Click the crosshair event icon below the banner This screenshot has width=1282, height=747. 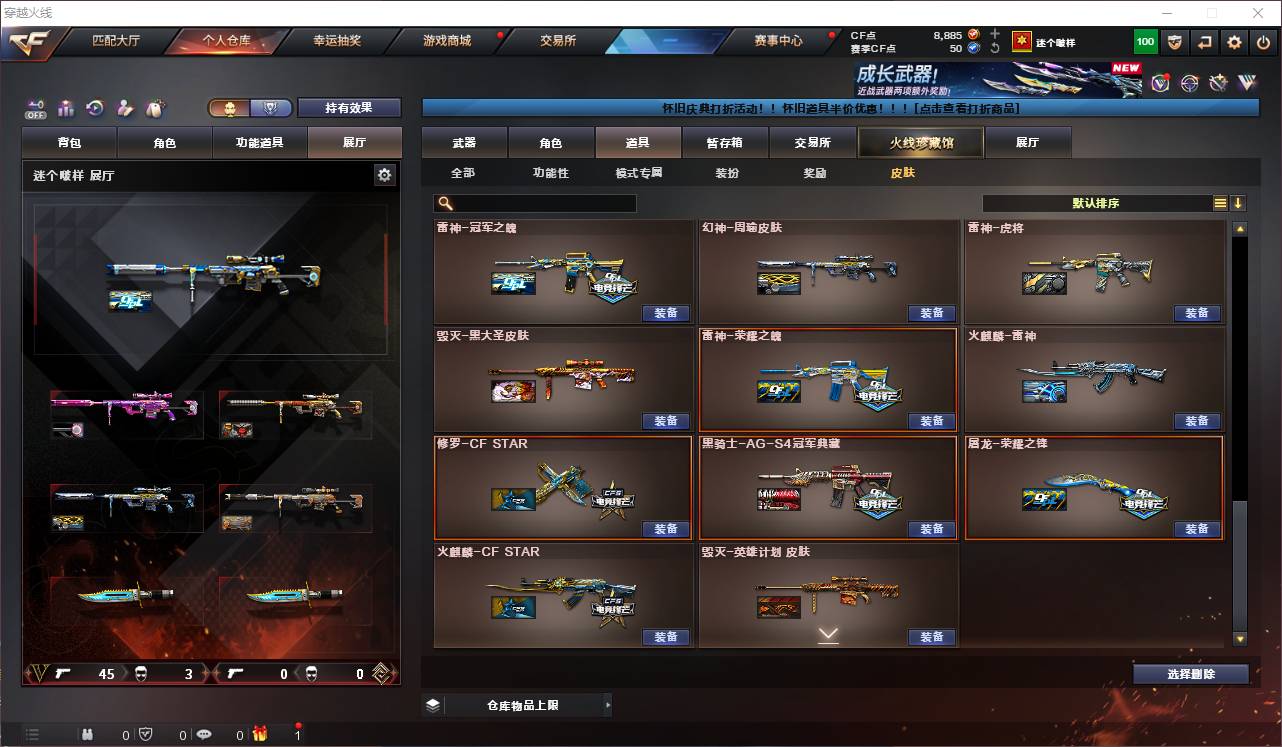(x=1190, y=83)
